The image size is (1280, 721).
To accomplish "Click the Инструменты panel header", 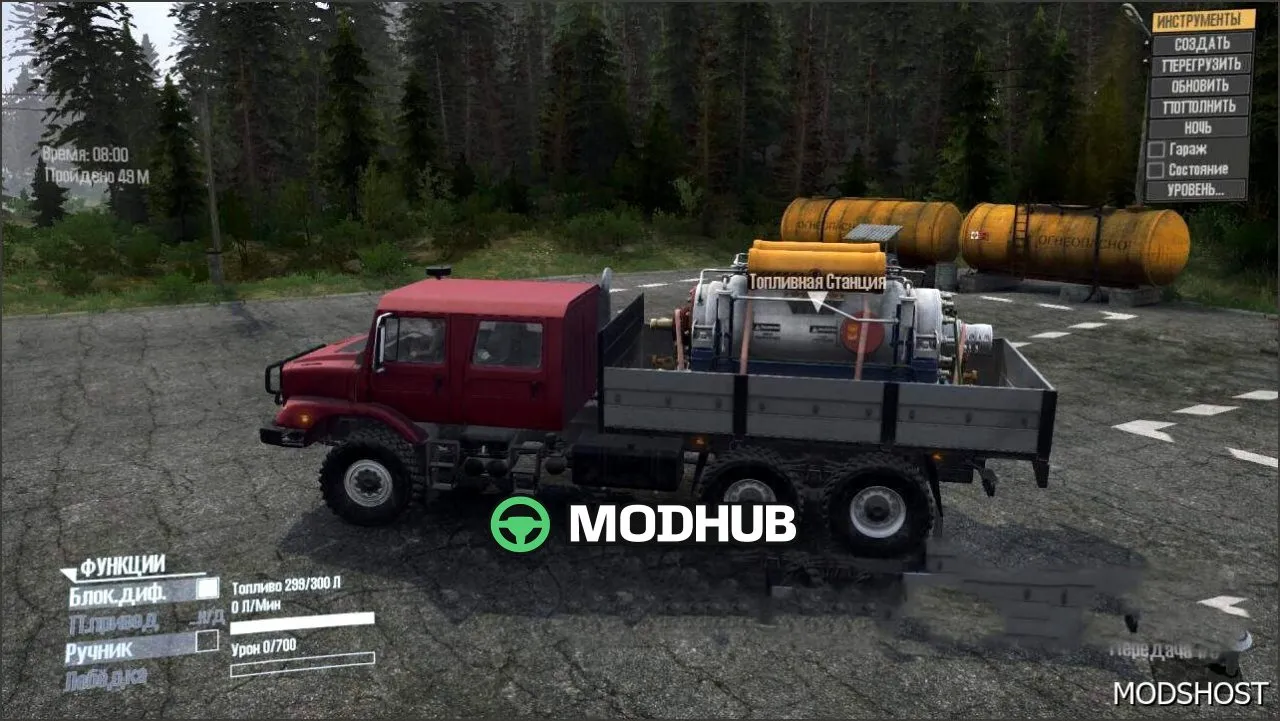I will (x=1202, y=20).
